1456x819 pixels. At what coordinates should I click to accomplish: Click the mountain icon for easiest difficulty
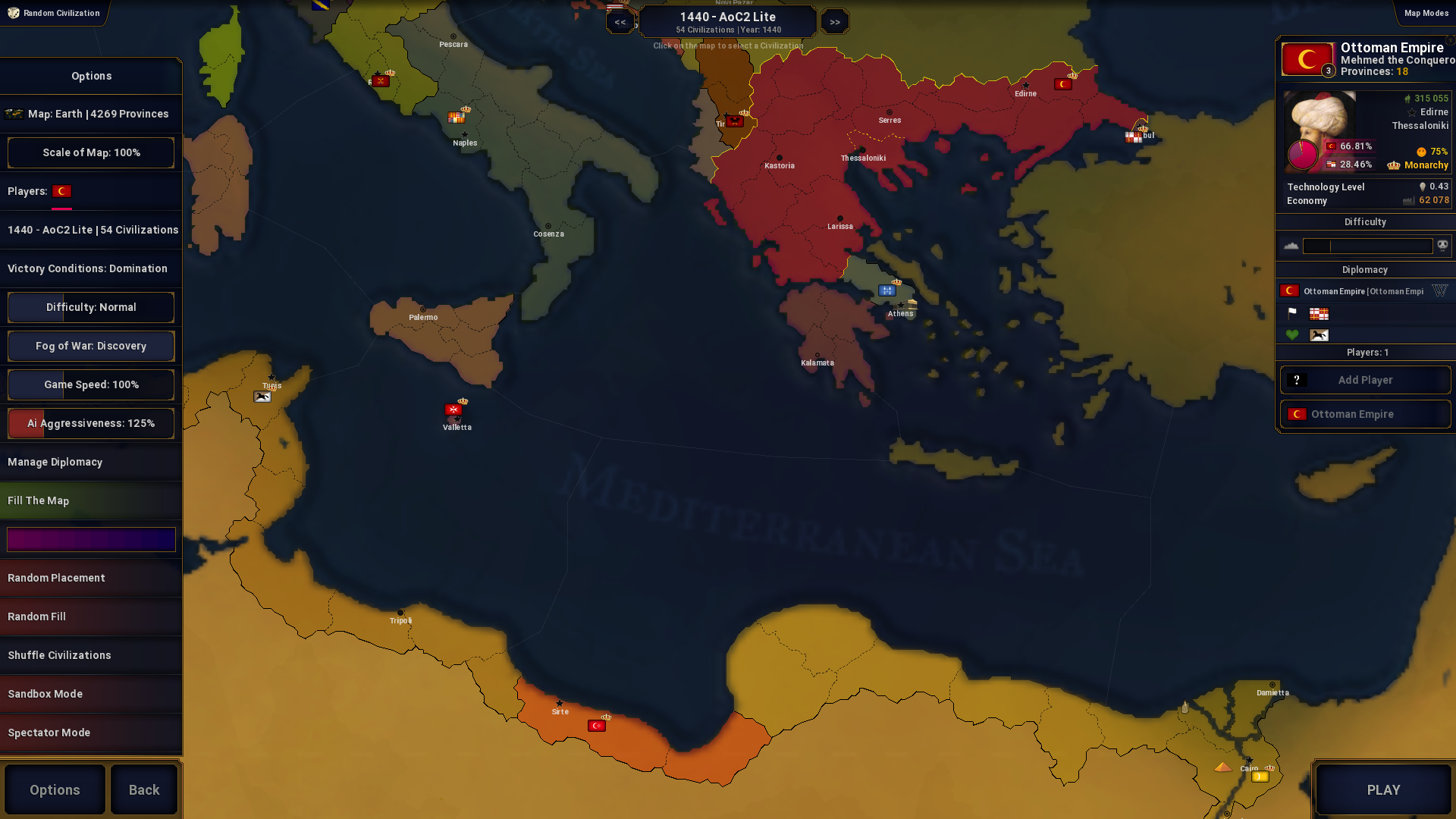(1291, 246)
